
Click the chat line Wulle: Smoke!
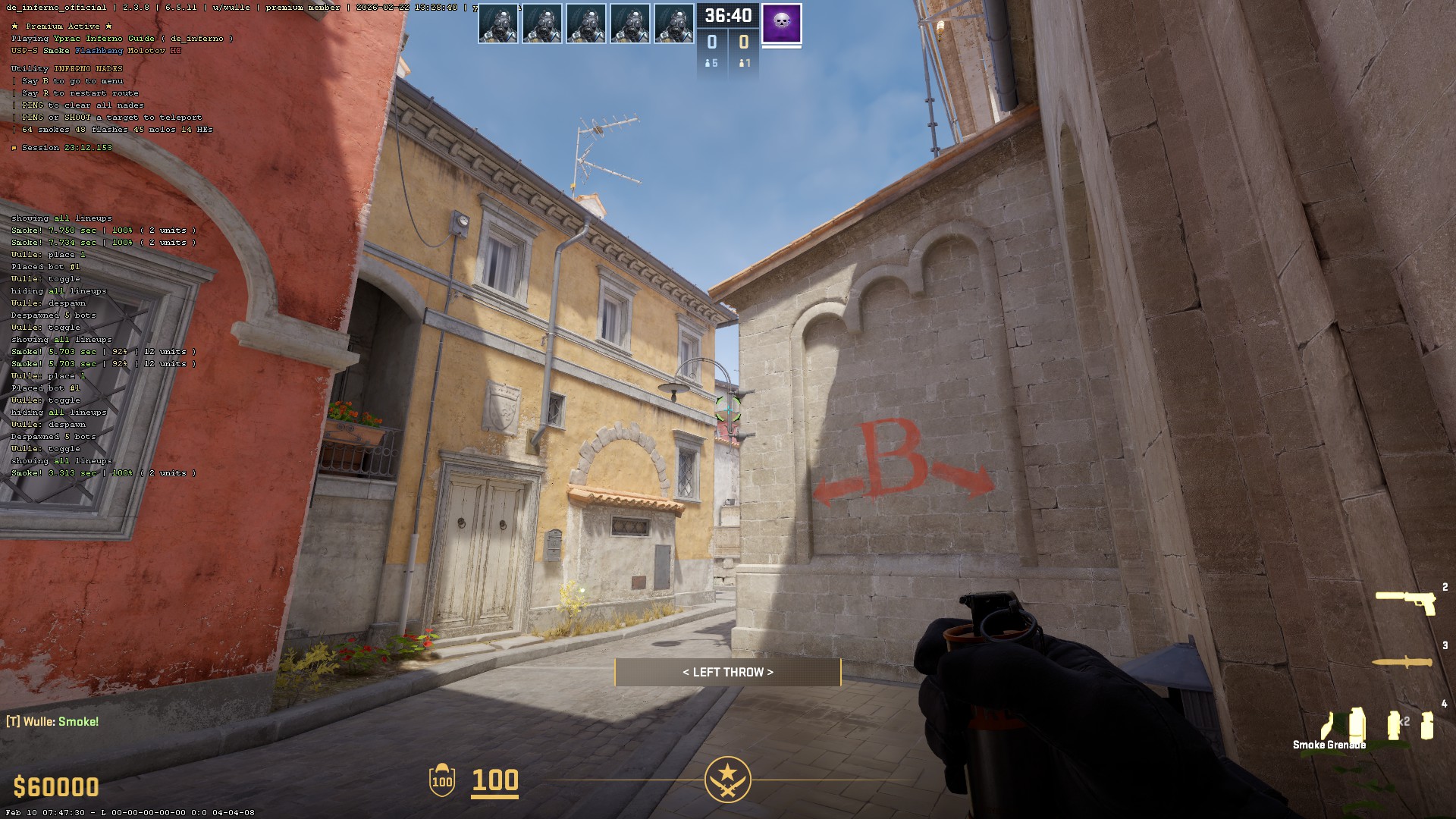point(52,721)
